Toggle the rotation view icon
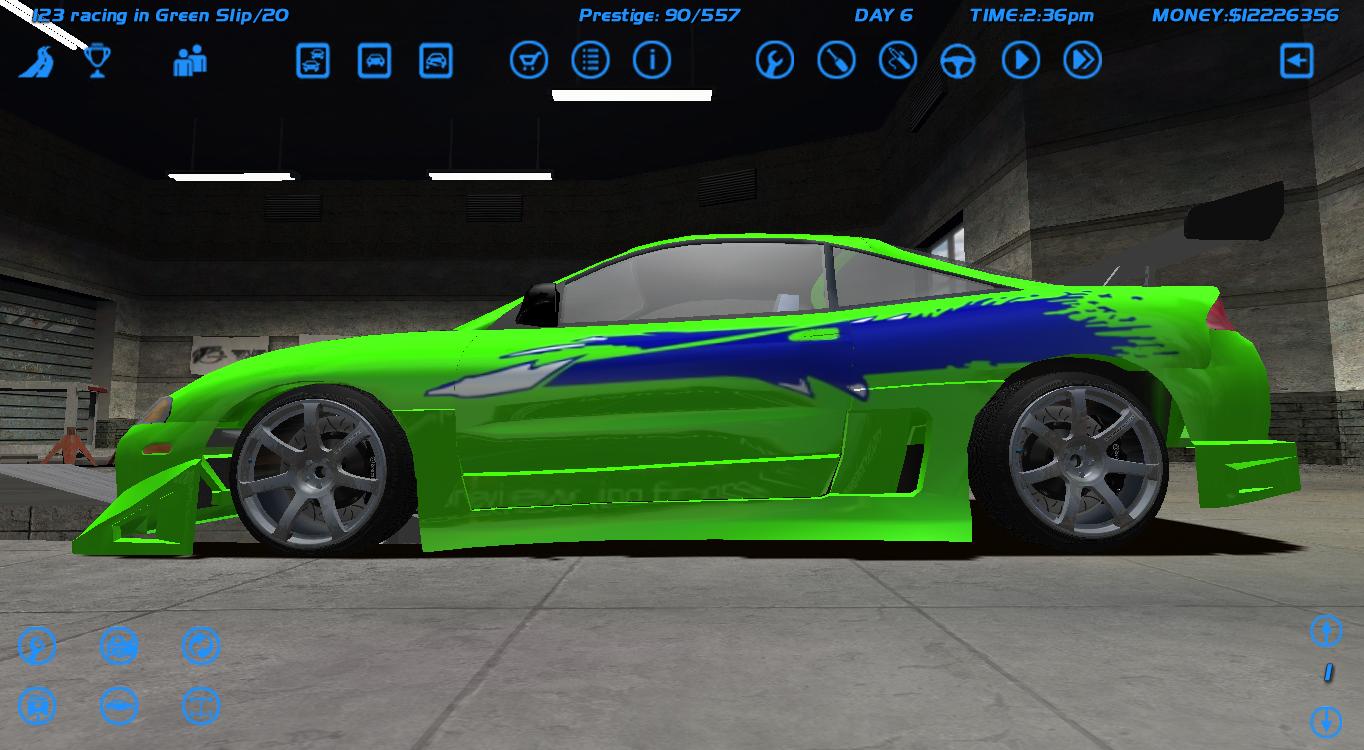The height and width of the screenshot is (750, 1364). (201, 645)
